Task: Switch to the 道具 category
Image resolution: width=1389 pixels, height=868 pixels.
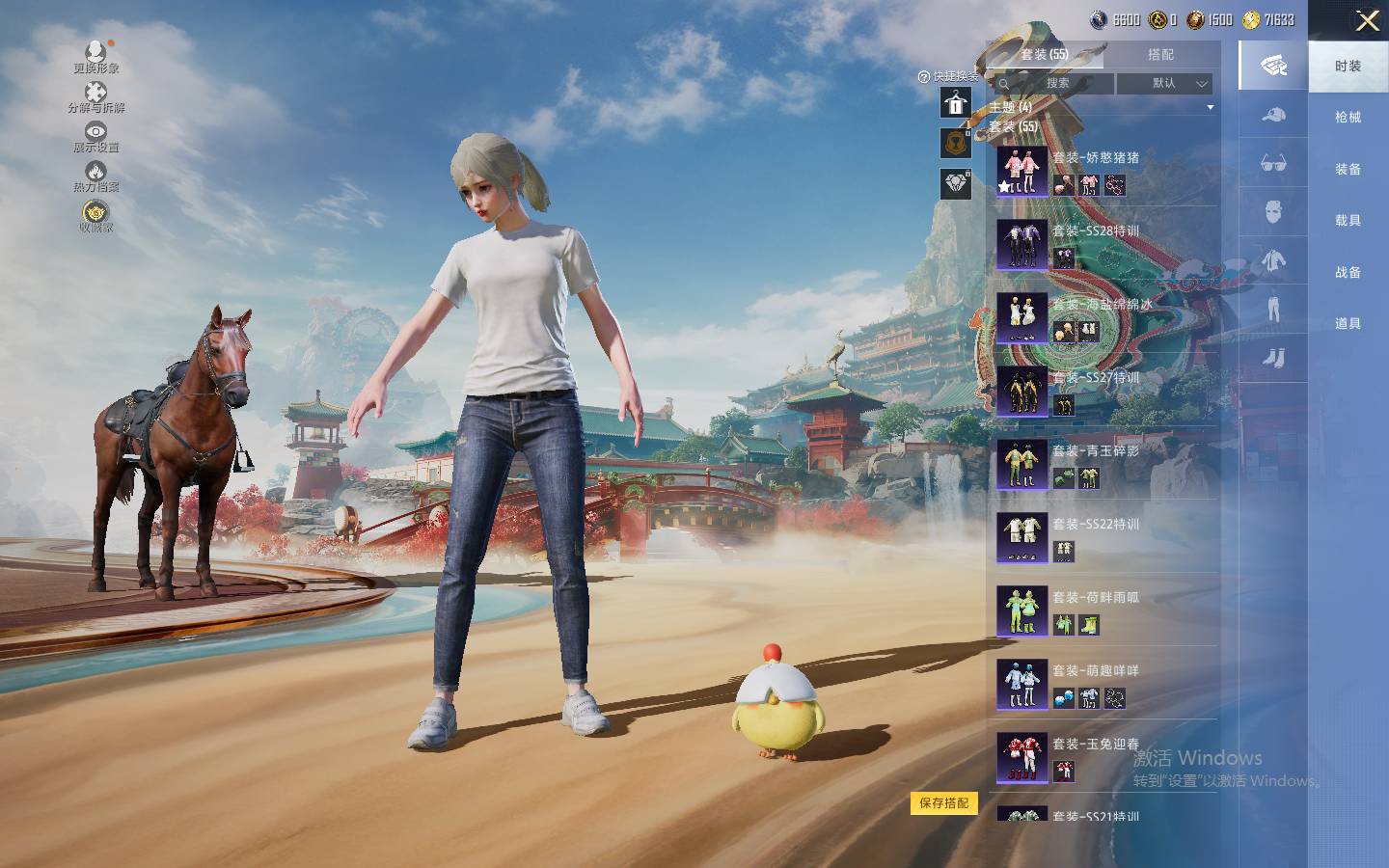Action: 1348,324
